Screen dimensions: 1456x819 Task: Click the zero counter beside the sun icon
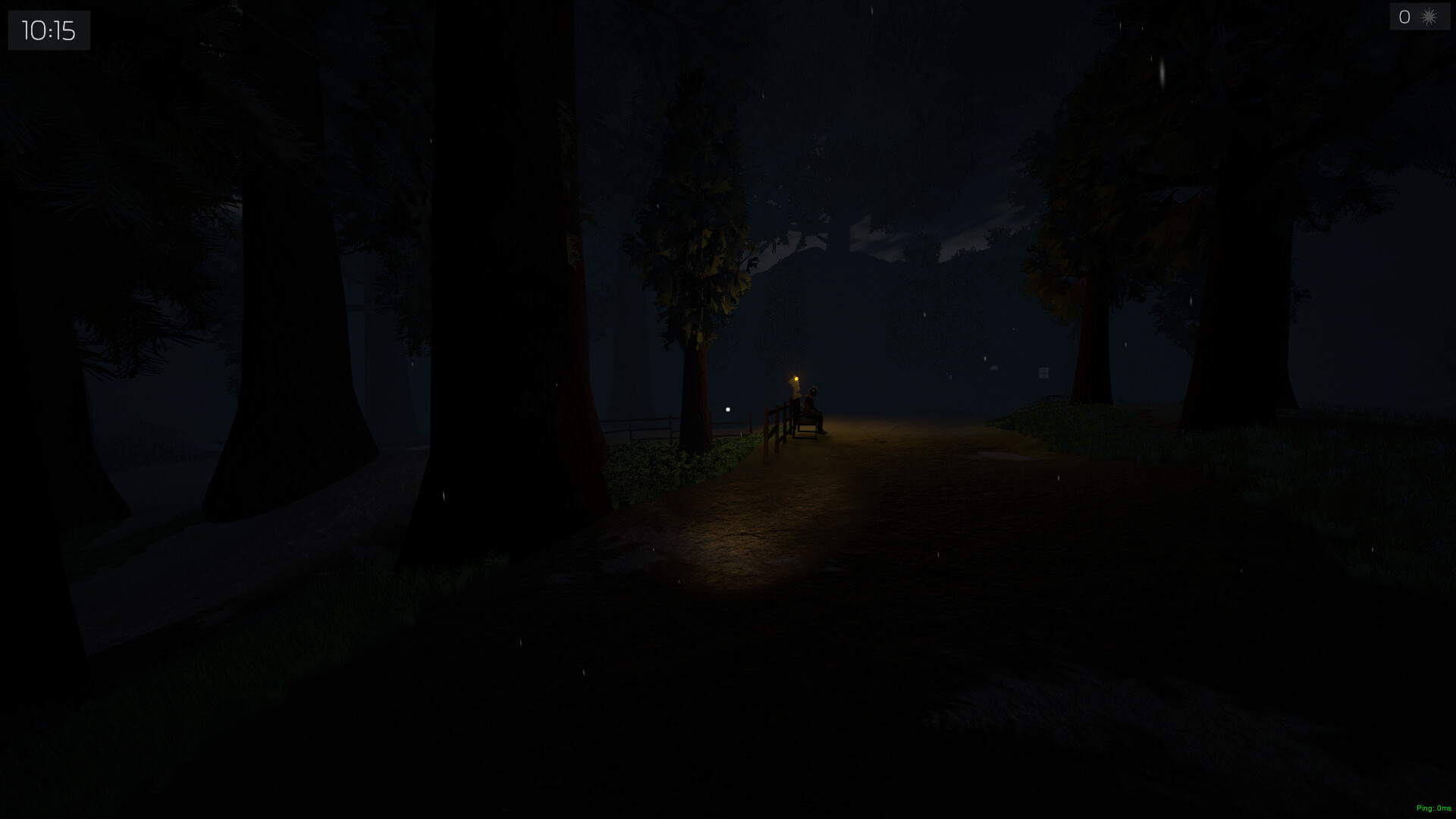pyautogui.click(x=1404, y=17)
